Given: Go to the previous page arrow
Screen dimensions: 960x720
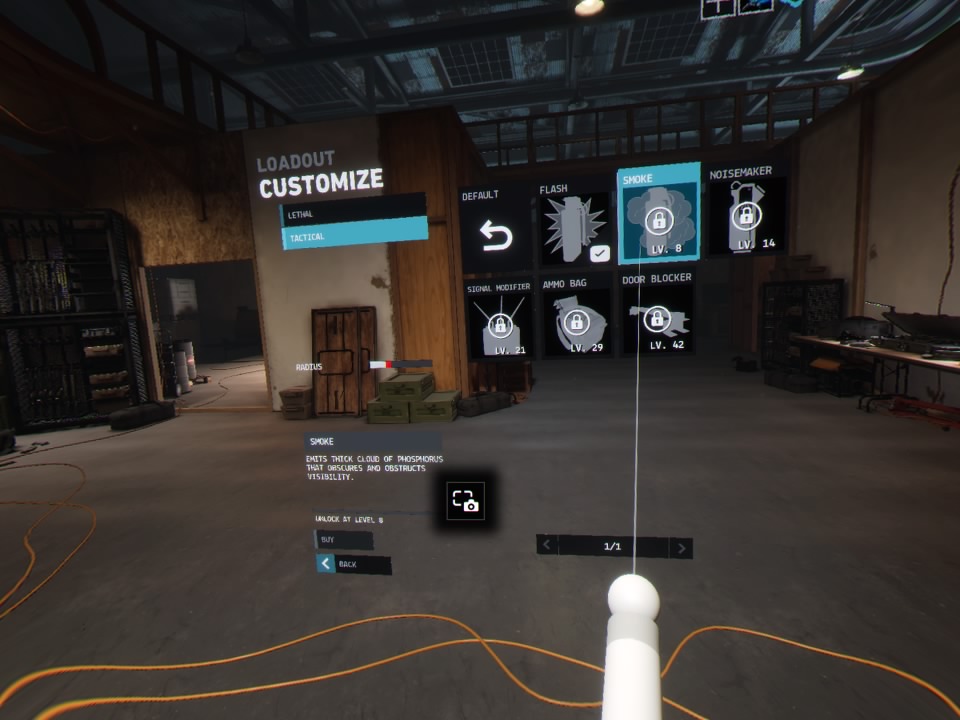Looking at the screenshot, I should pos(547,546).
